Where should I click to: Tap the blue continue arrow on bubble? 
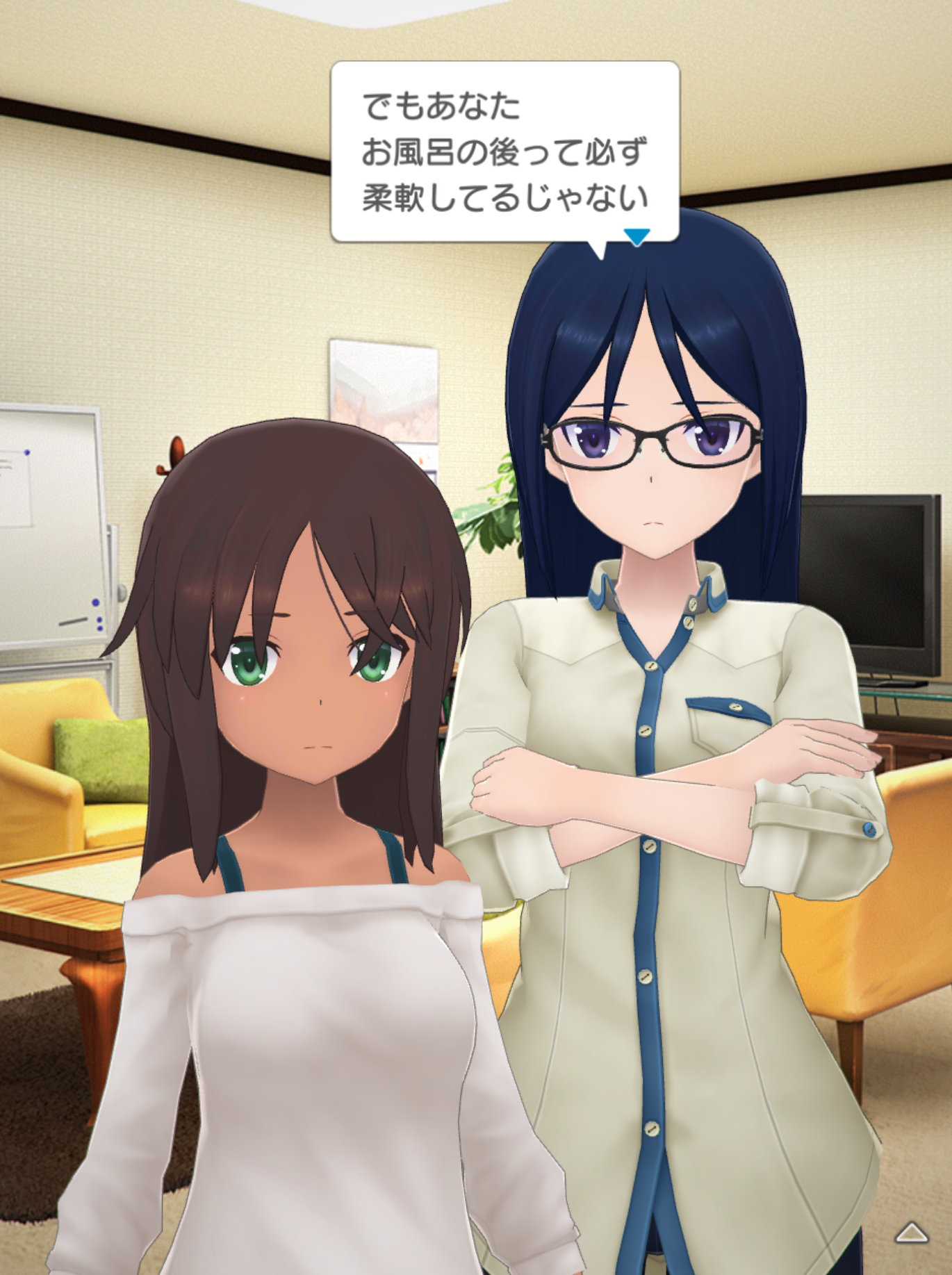click(x=637, y=237)
